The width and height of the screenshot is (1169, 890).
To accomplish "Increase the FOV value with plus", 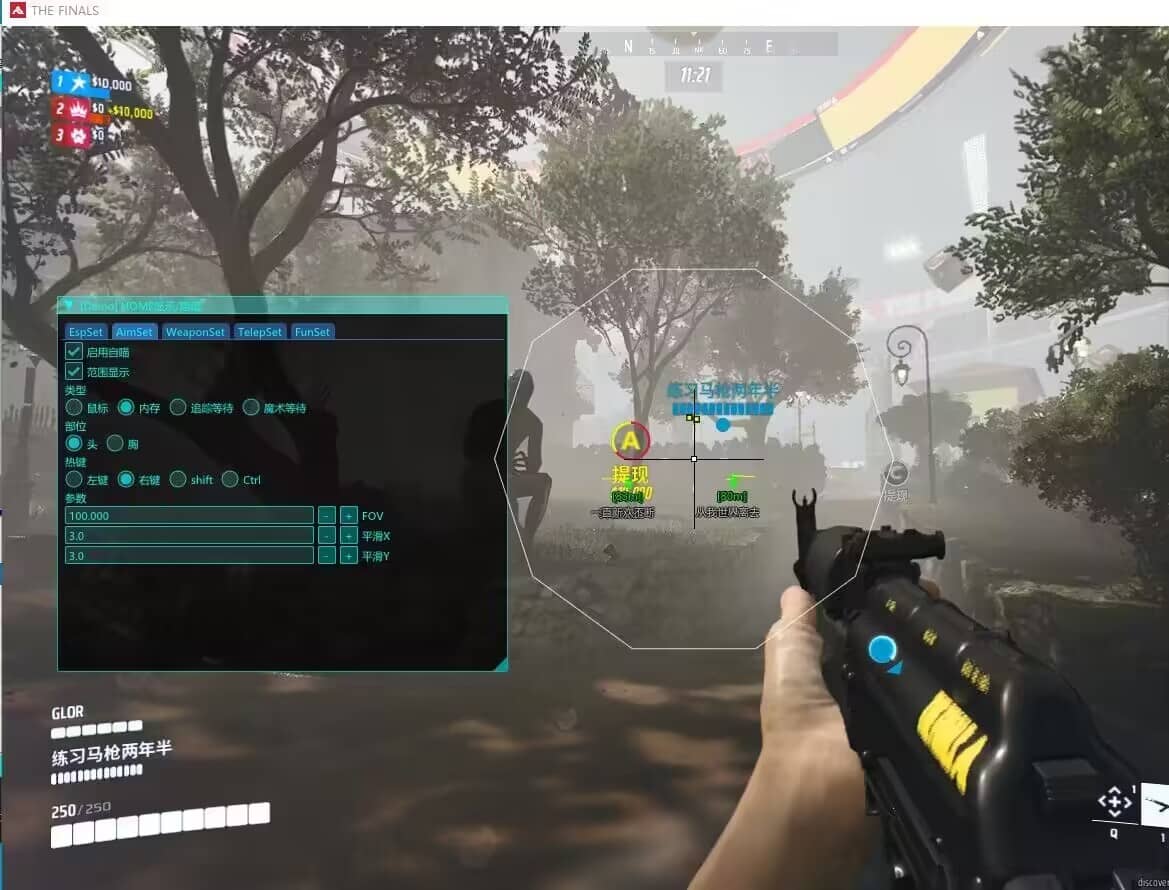I will 348,516.
